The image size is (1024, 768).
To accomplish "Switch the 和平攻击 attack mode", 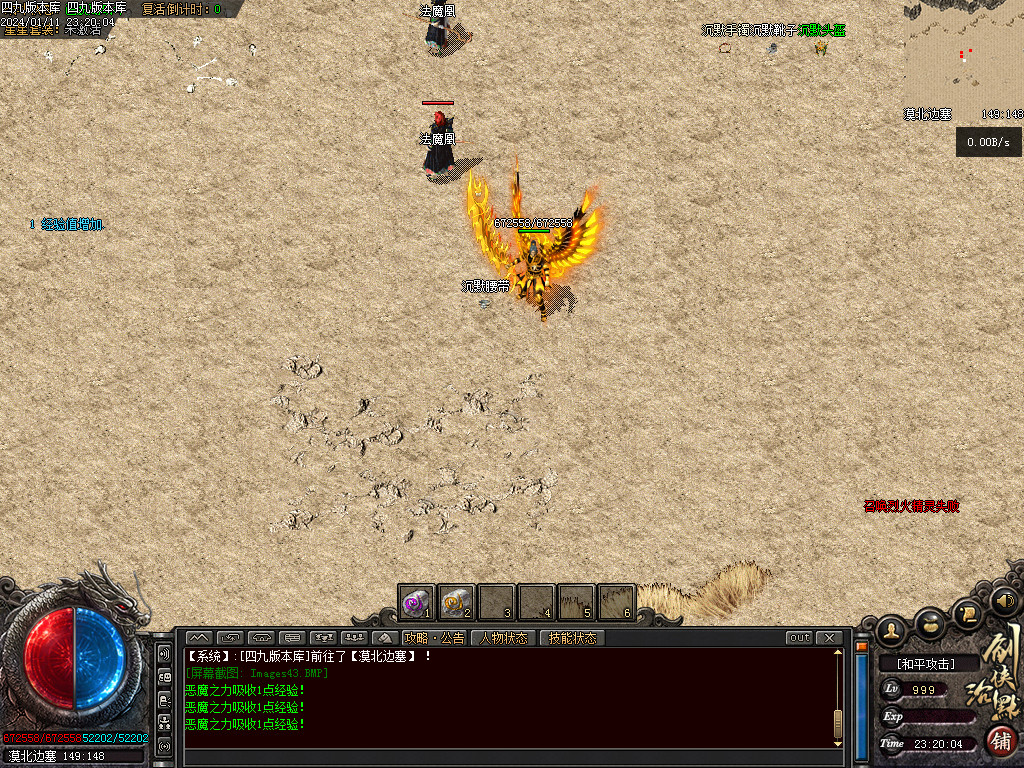I will point(925,663).
